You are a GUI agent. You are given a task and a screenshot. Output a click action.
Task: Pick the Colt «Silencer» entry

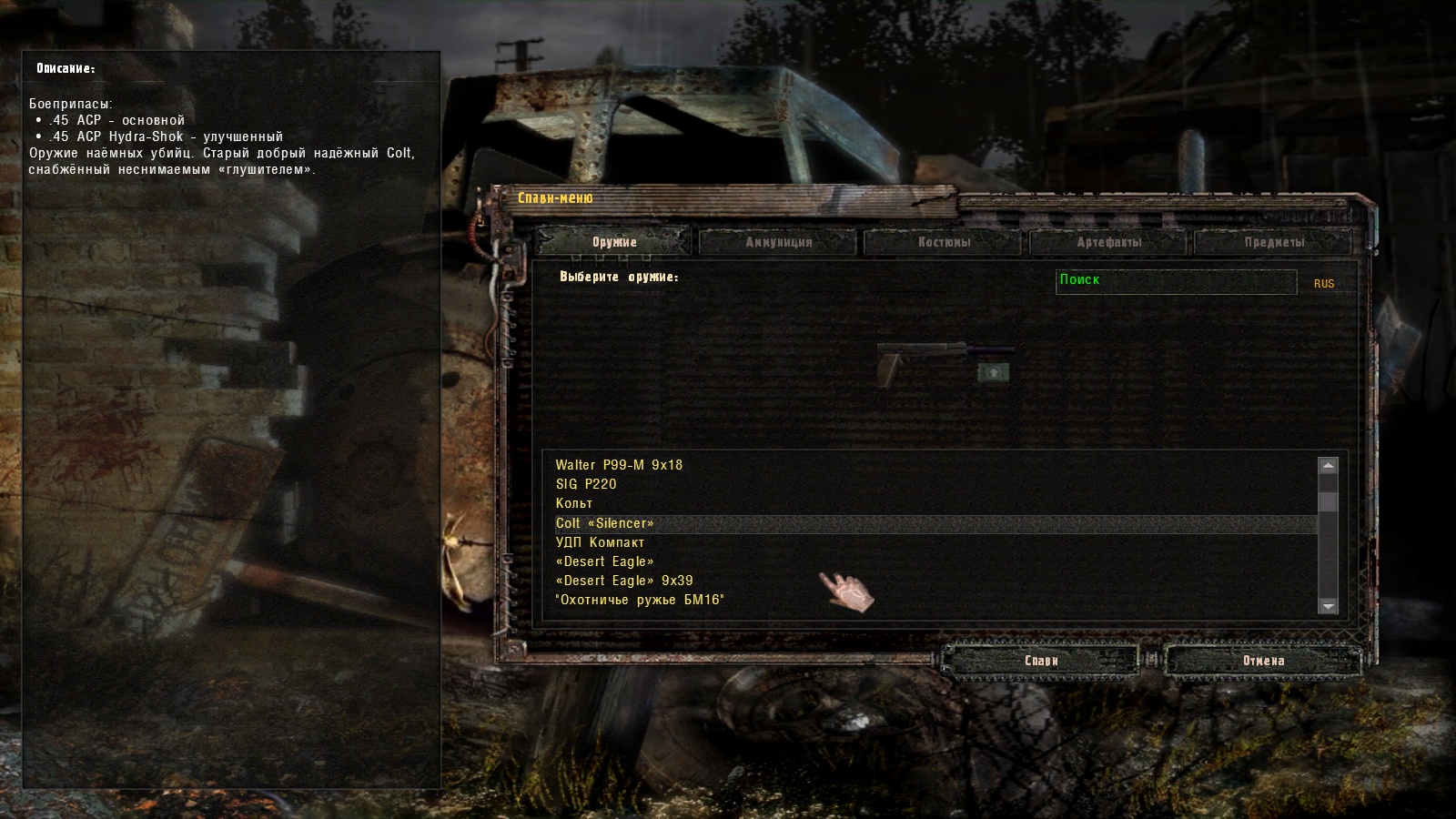point(604,523)
